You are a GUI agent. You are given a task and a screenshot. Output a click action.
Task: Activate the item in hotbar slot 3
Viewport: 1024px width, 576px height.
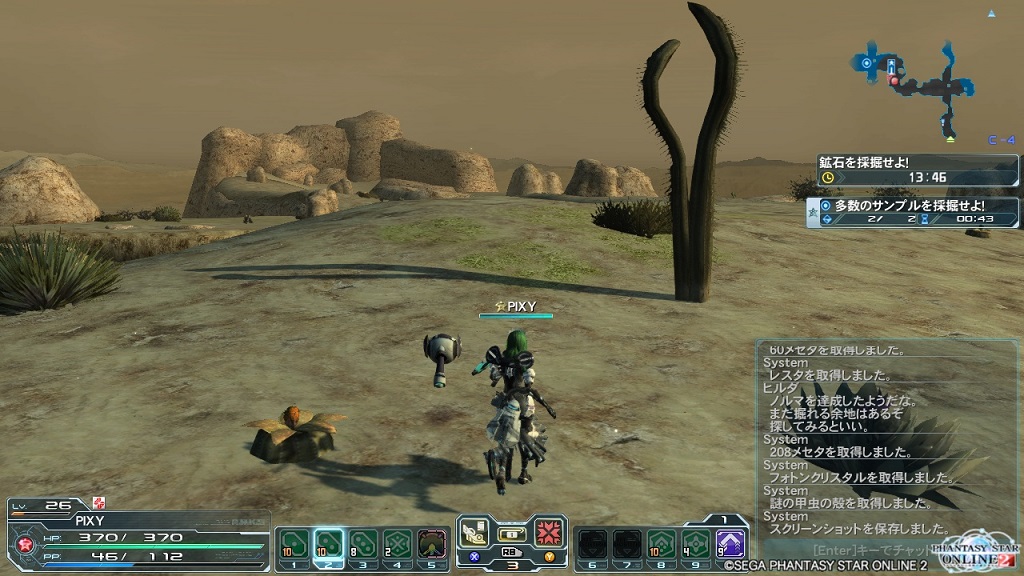coord(363,543)
